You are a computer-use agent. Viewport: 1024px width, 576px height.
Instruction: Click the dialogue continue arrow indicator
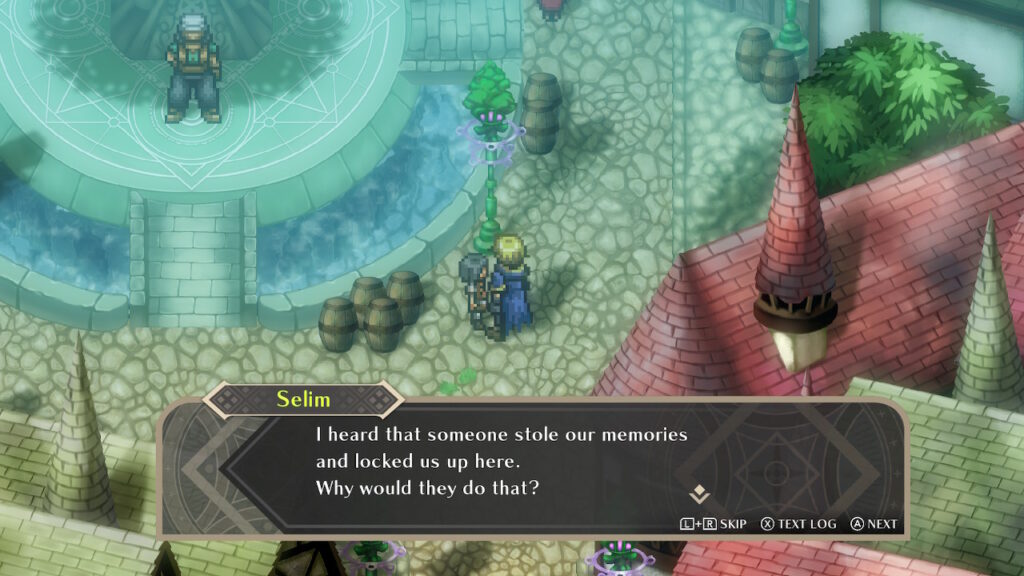[x=699, y=492]
